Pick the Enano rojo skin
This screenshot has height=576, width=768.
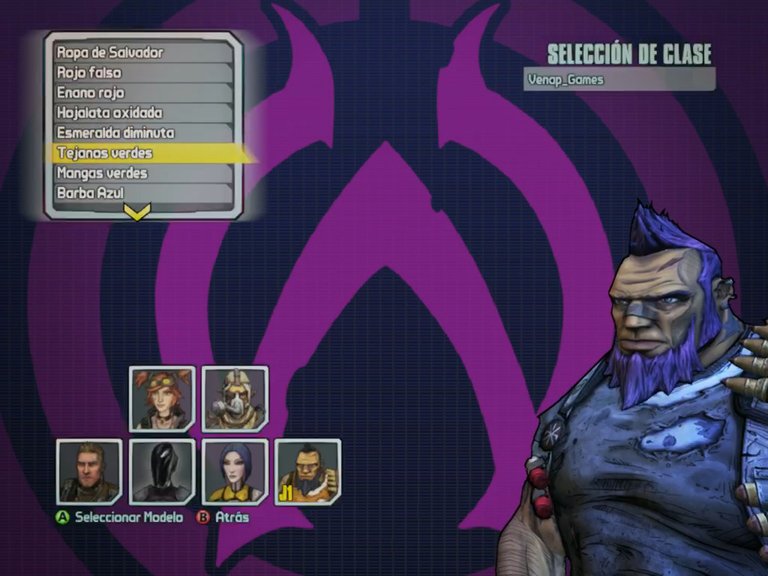[140, 92]
